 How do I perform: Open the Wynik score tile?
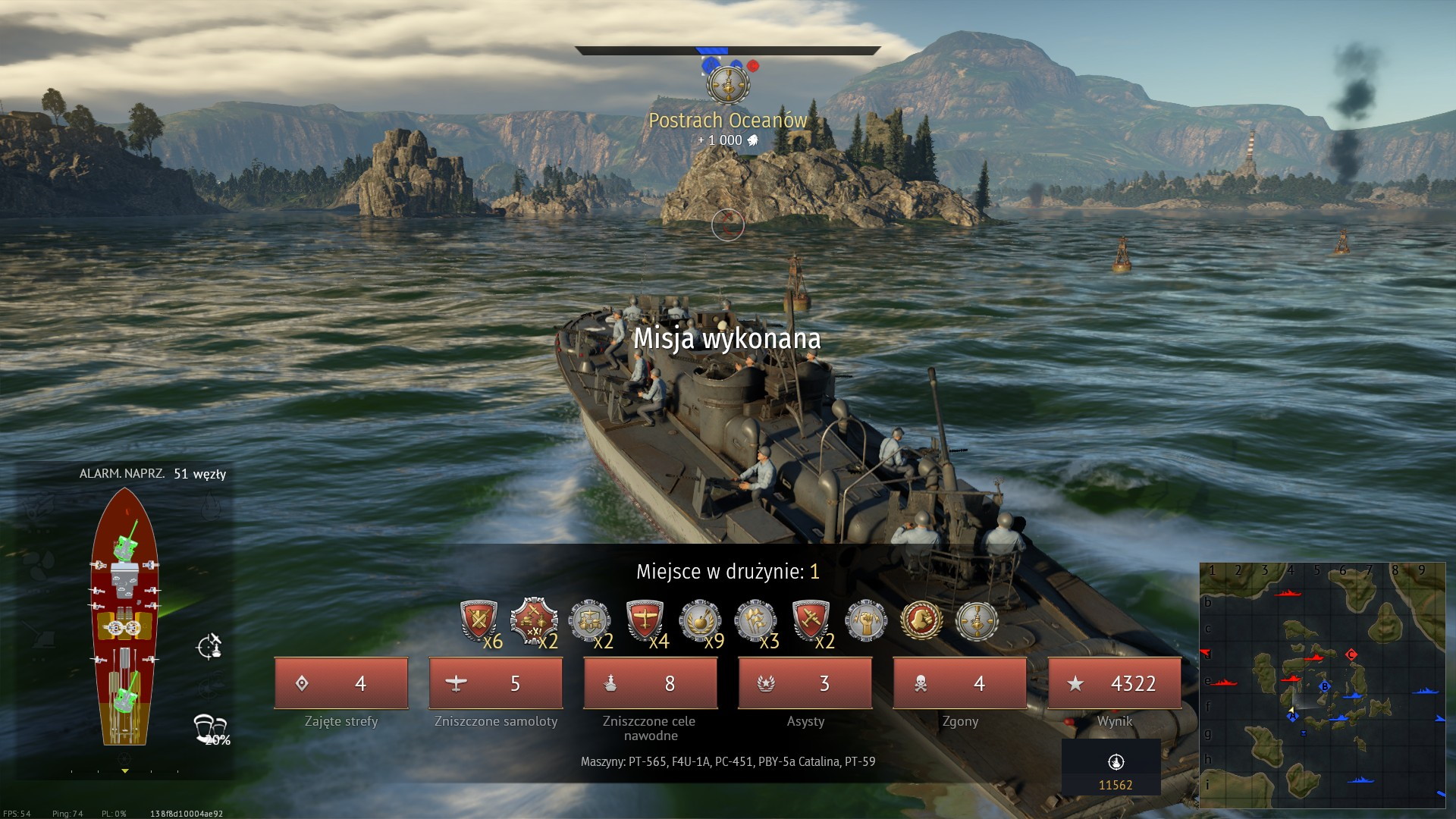coord(1115,683)
